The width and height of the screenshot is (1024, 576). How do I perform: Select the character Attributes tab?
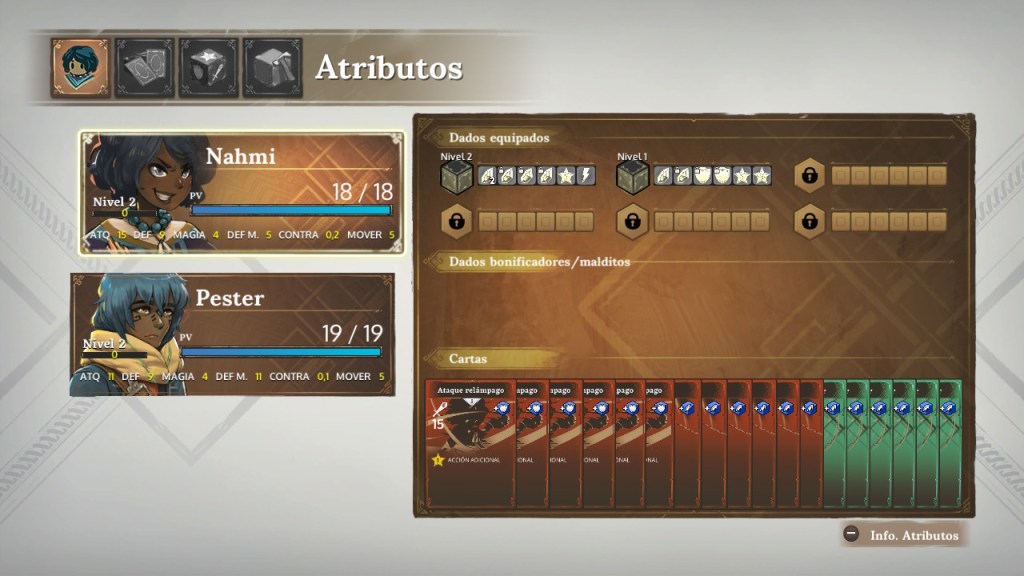(80, 67)
